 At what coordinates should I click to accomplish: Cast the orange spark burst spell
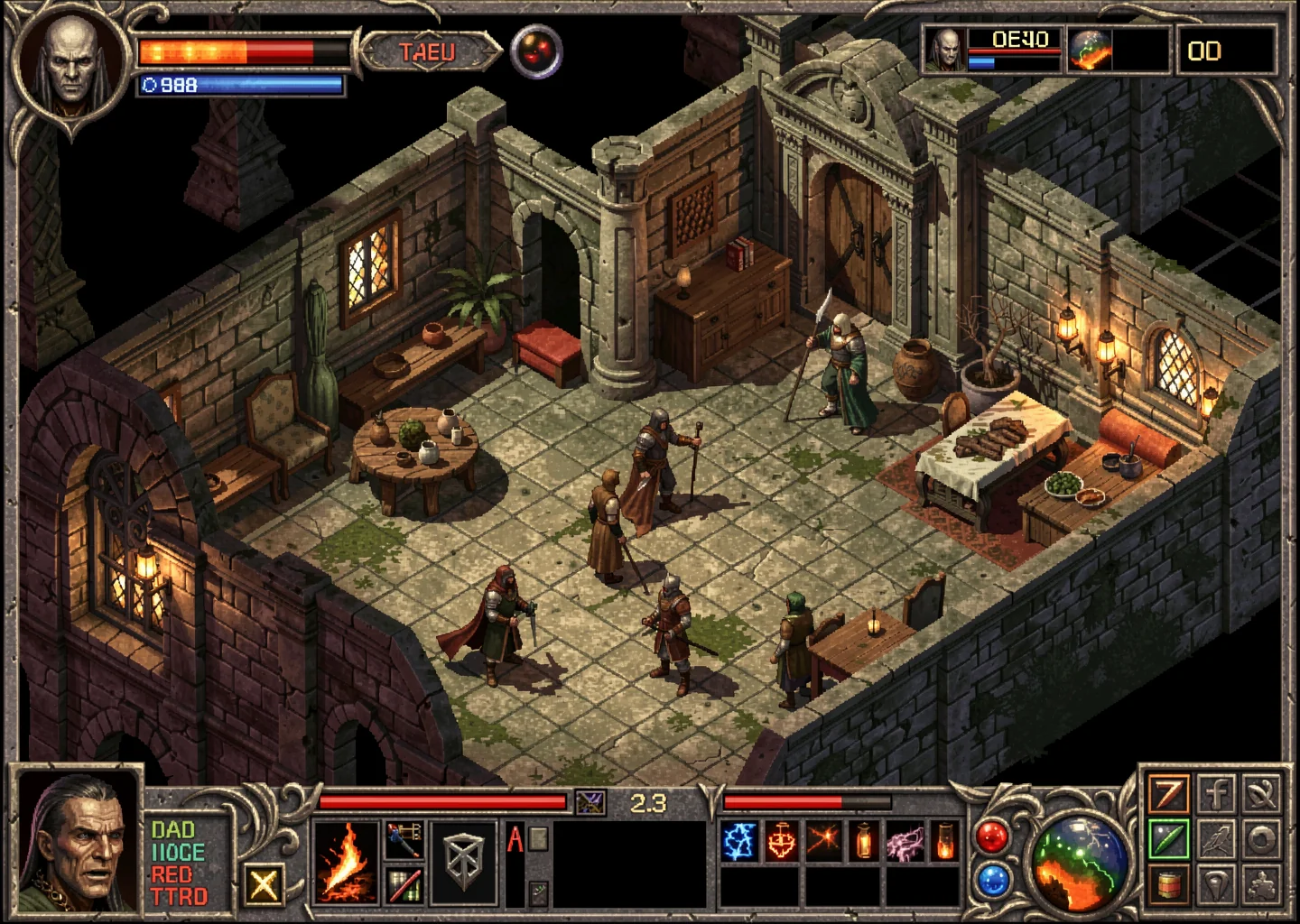822,843
